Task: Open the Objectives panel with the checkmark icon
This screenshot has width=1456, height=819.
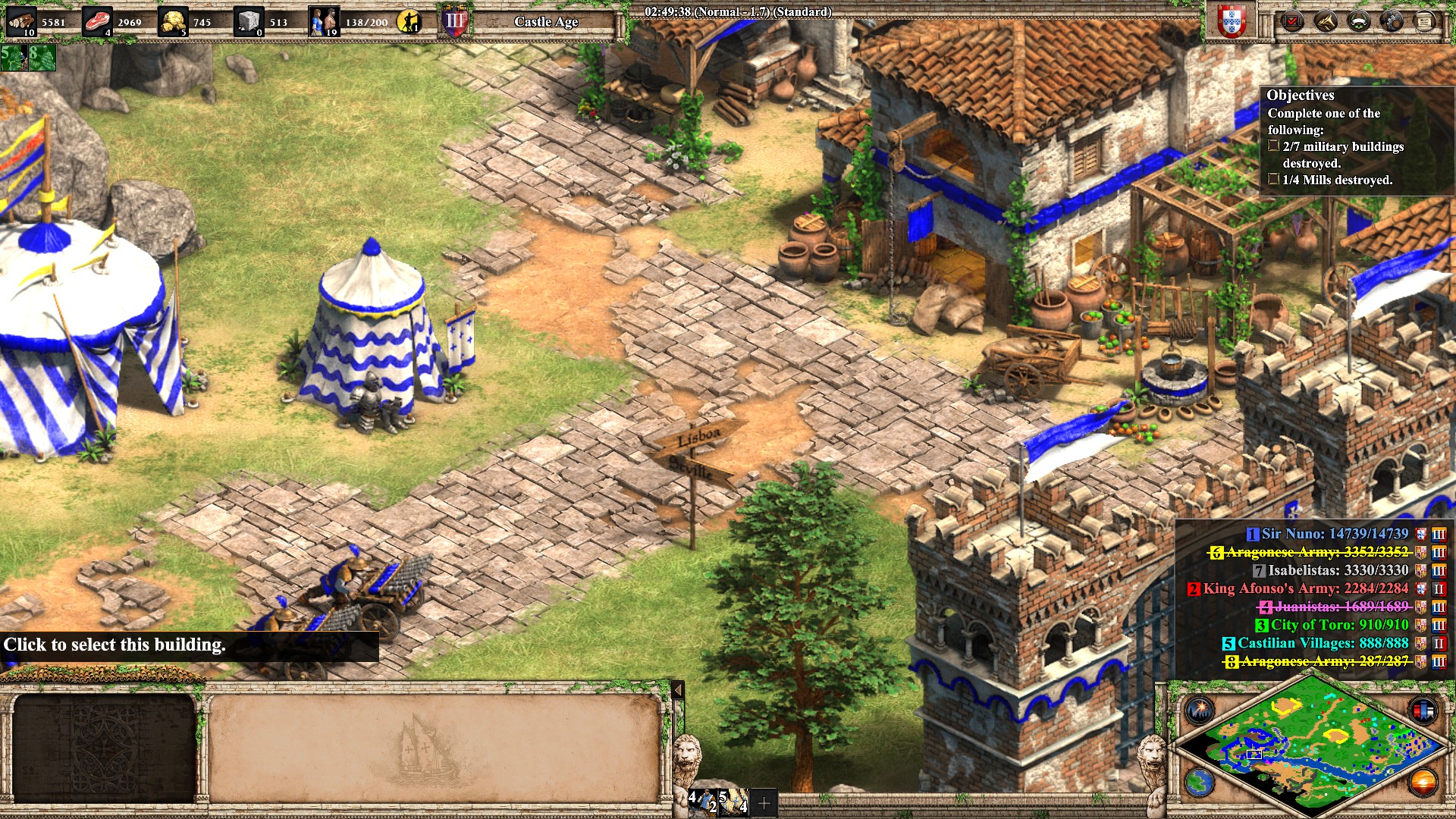Action: coord(1291,20)
